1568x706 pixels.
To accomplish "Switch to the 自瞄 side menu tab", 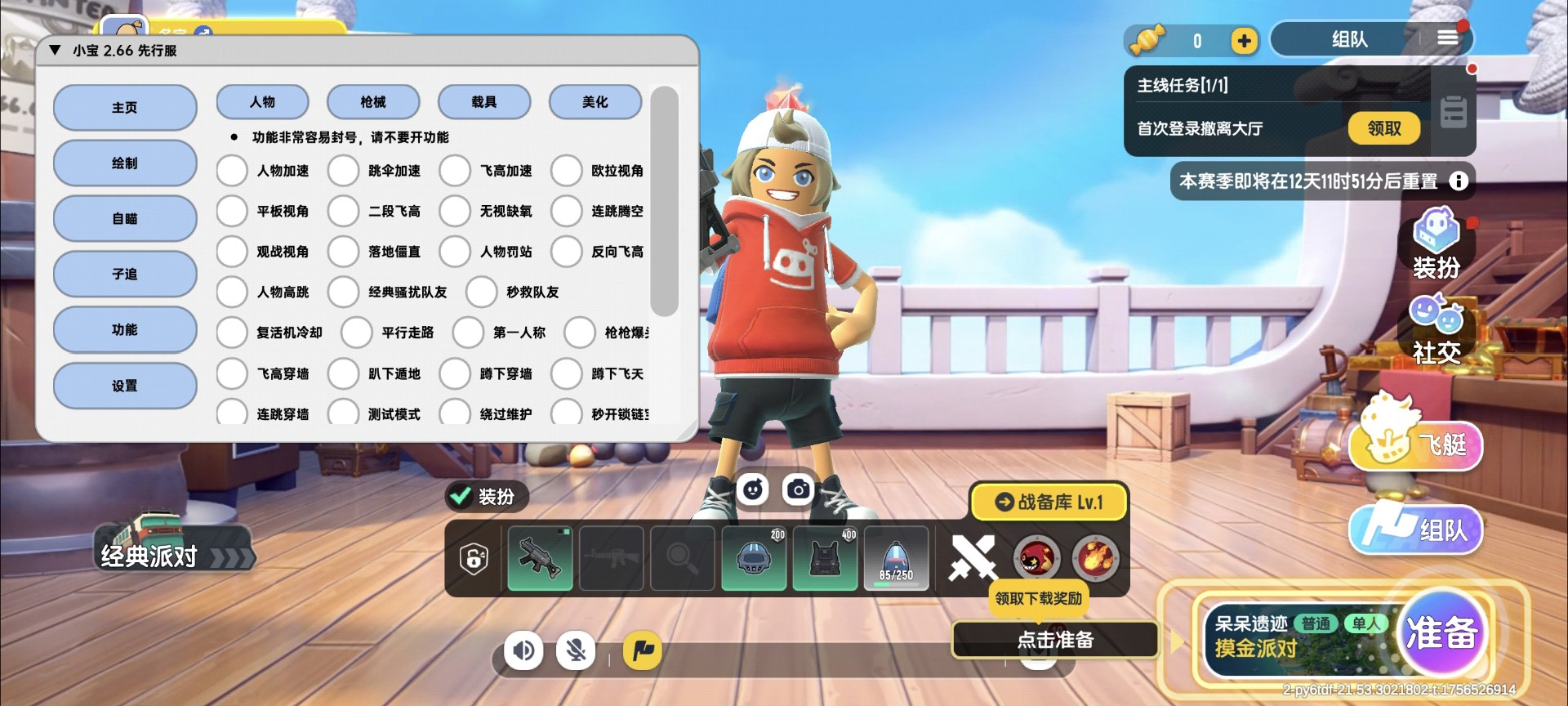I will click(x=125, y=219).
